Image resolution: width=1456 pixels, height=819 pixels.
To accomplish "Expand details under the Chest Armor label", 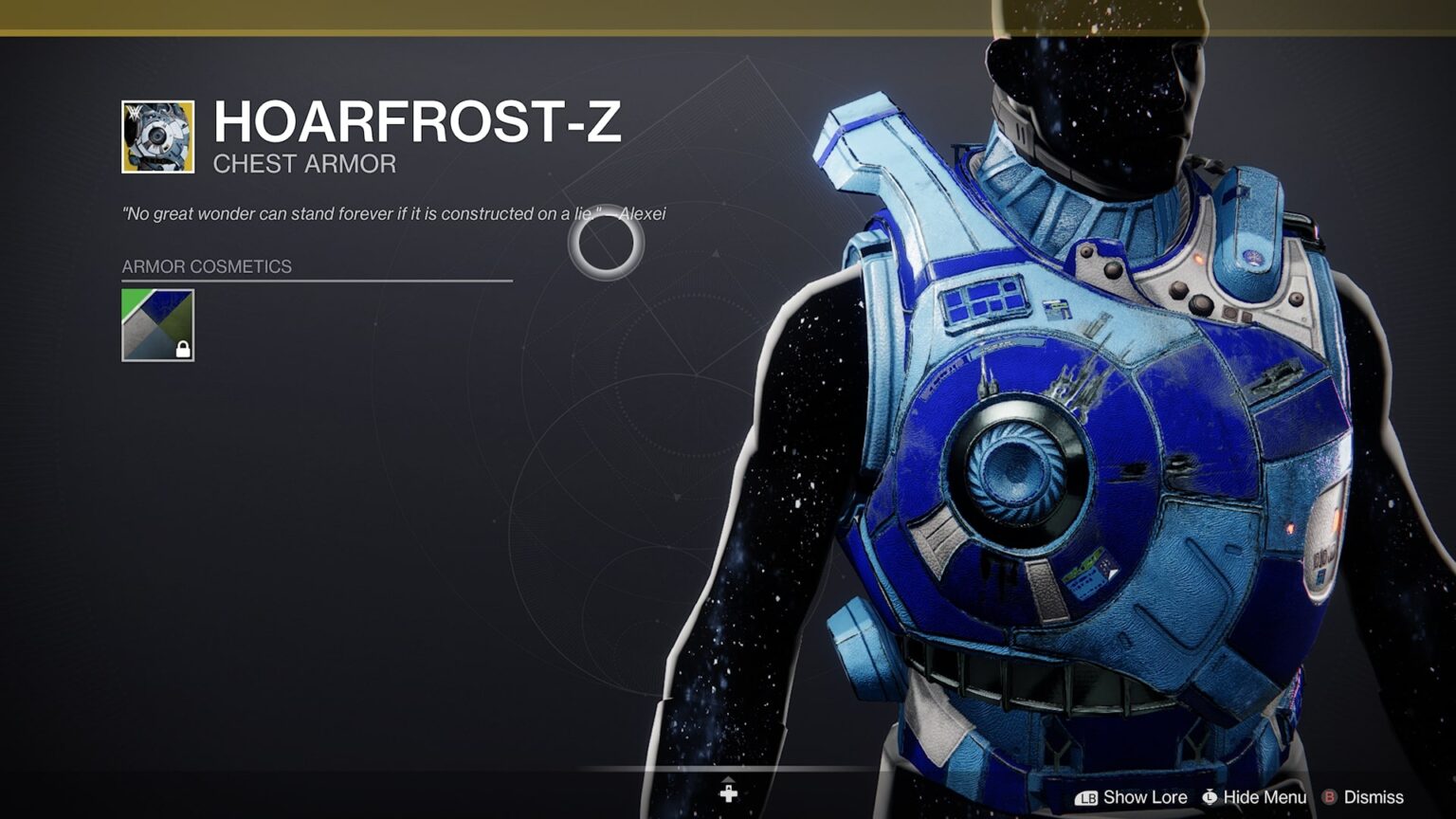I will [x=304, y=163].
